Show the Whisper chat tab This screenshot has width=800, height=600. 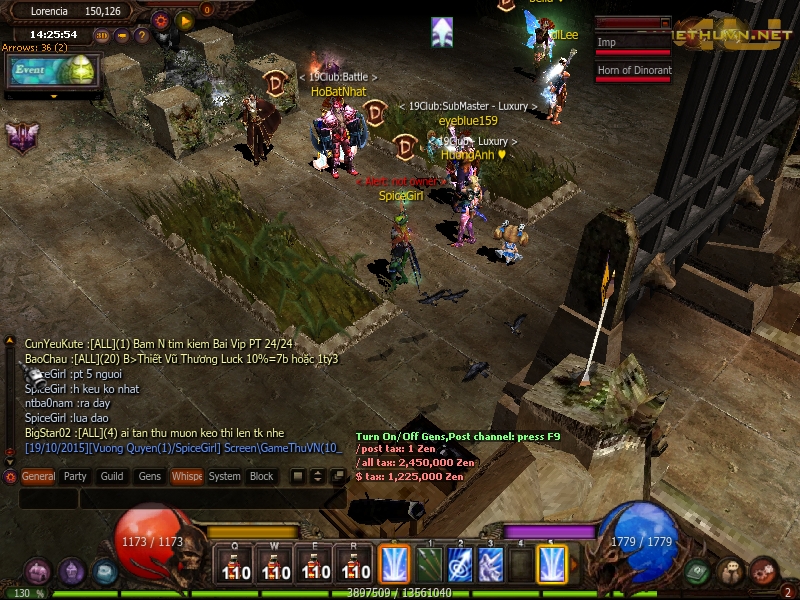click(186, 477)
